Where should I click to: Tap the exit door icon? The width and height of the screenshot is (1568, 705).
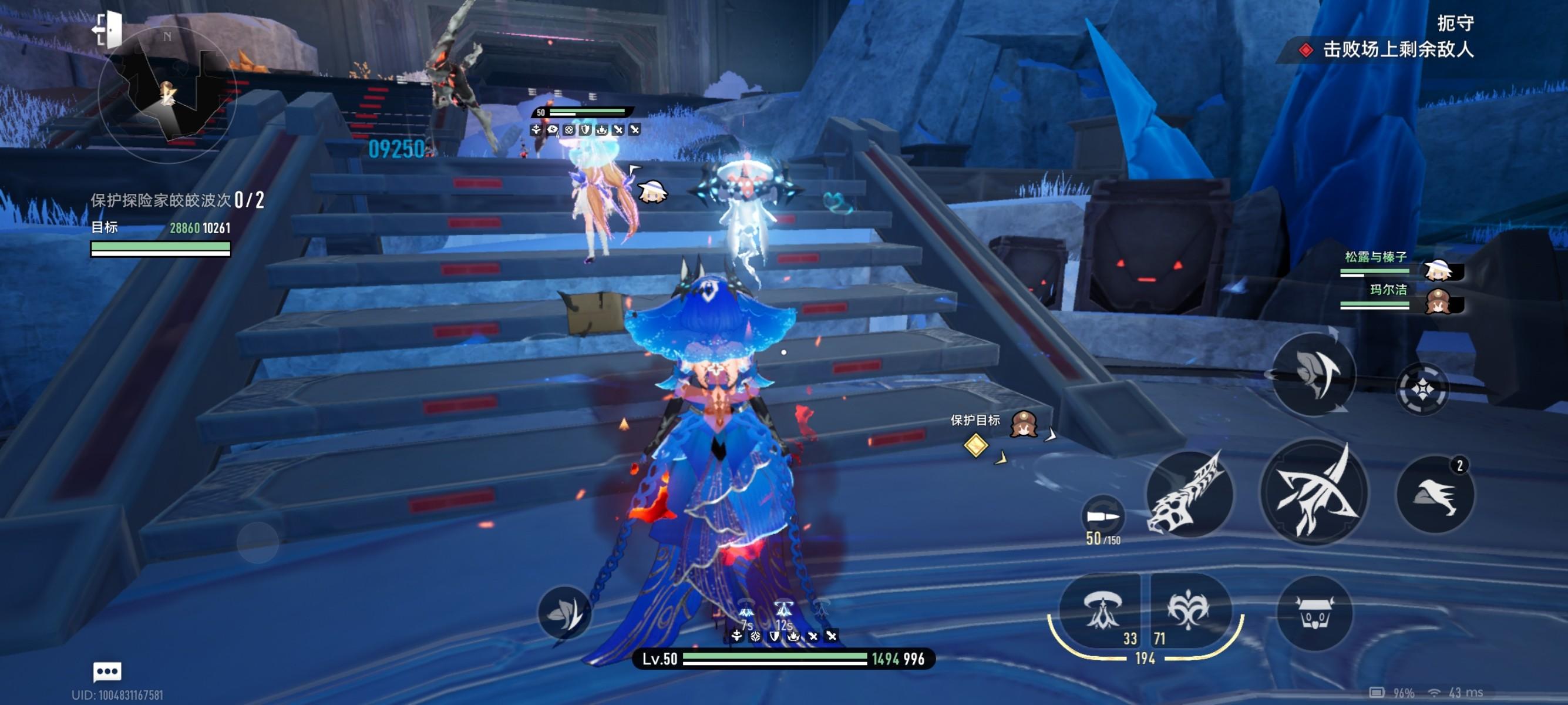click(107, 29)
